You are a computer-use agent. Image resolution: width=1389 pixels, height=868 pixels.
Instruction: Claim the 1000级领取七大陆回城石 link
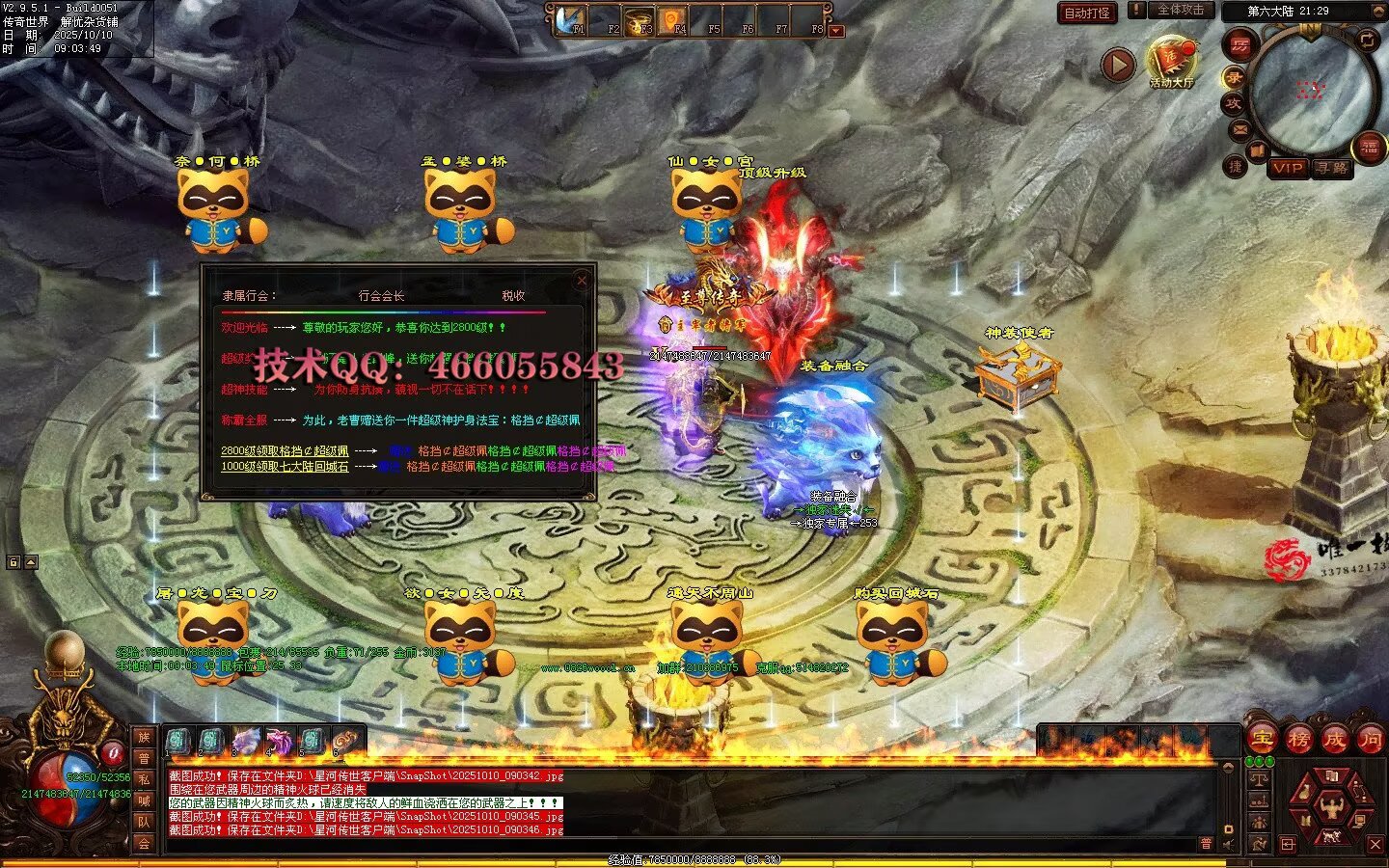(x=285, y=466)
